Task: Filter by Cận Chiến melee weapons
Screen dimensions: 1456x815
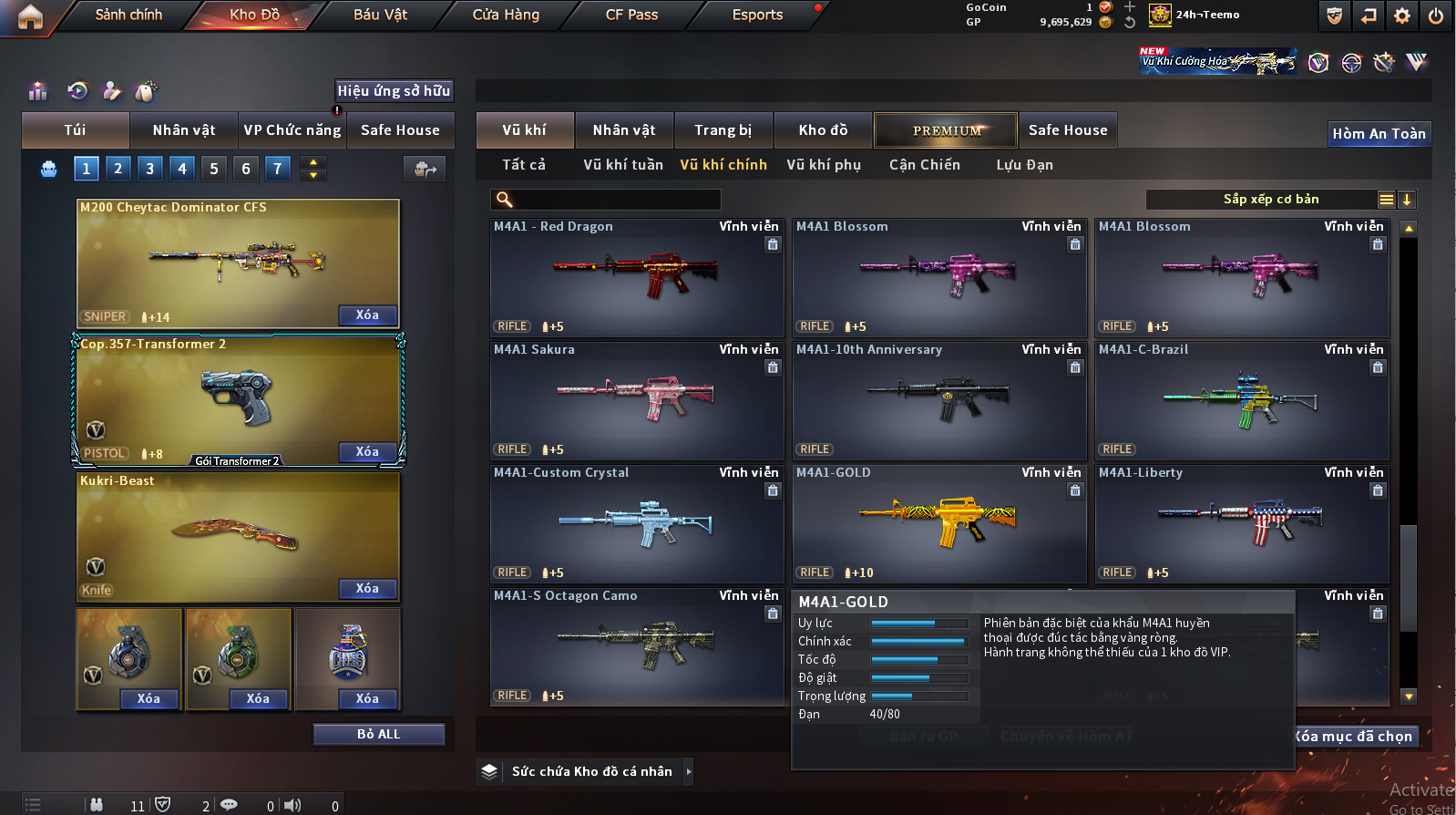Action: (924, 165)
